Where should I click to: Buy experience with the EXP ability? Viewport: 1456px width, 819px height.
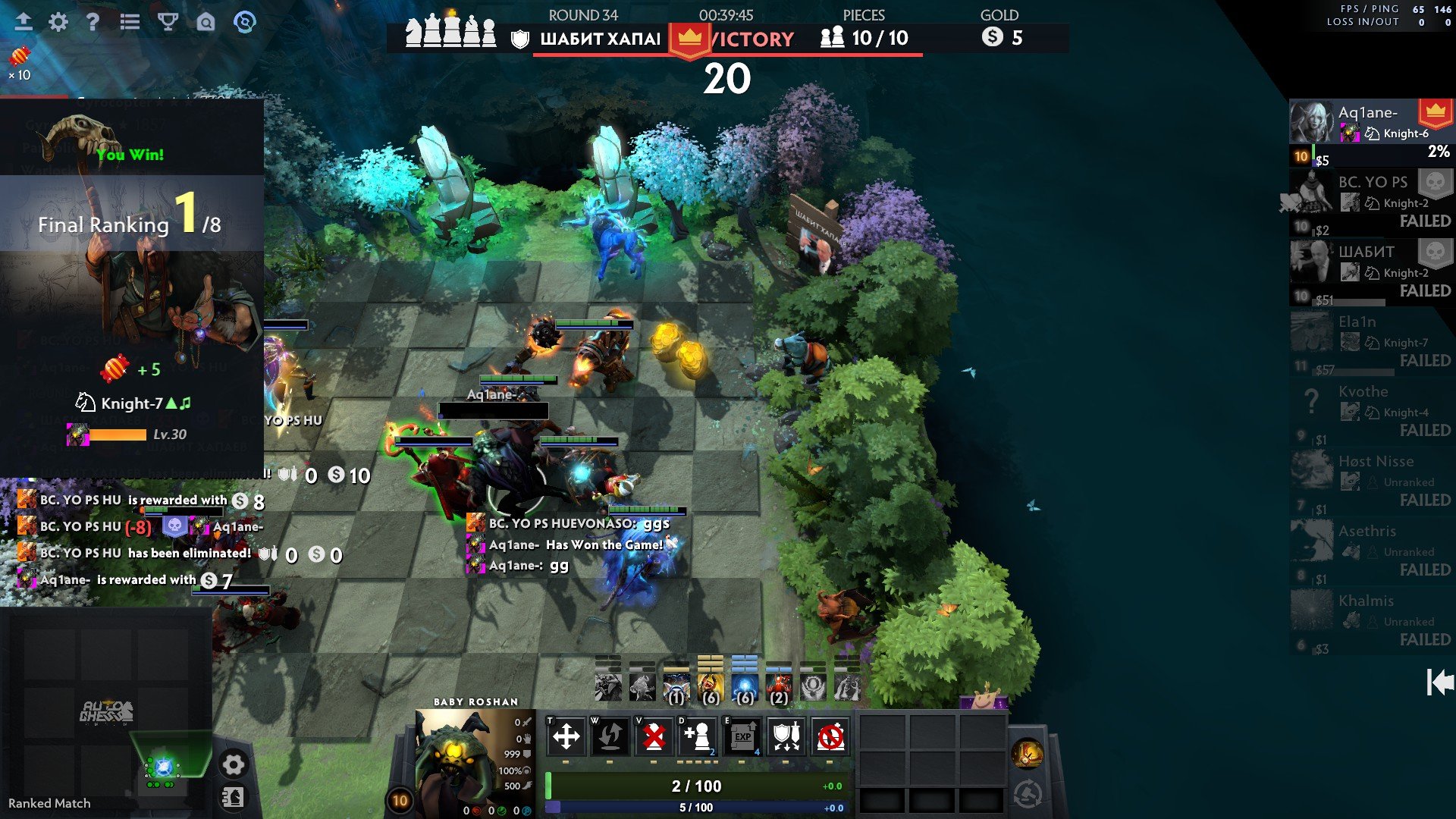click(742, 736)
